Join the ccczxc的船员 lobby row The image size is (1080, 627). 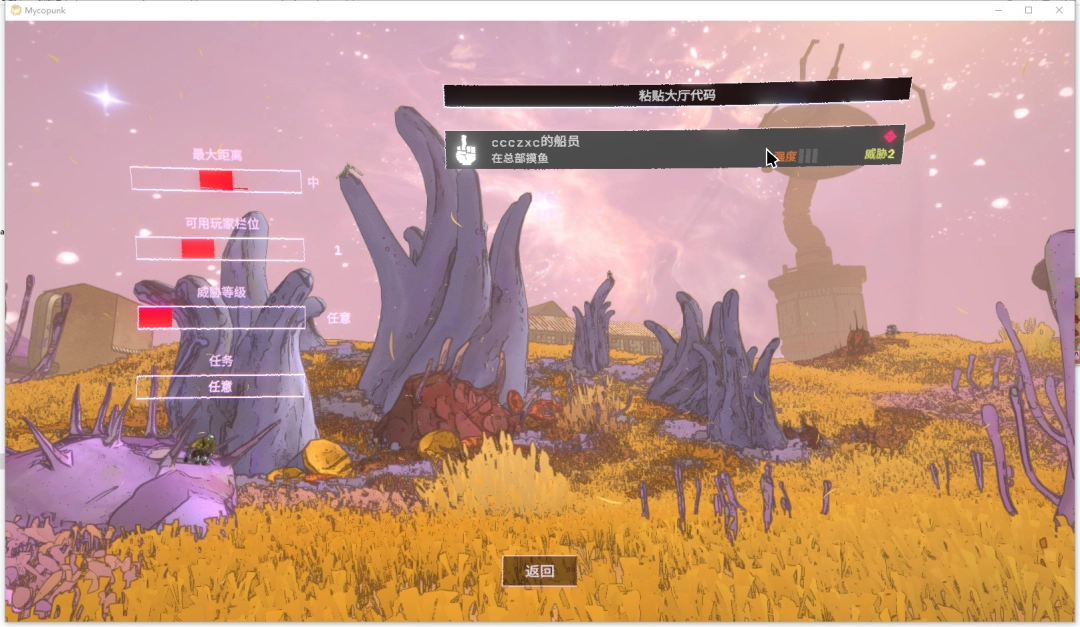(x=640, y=149)
